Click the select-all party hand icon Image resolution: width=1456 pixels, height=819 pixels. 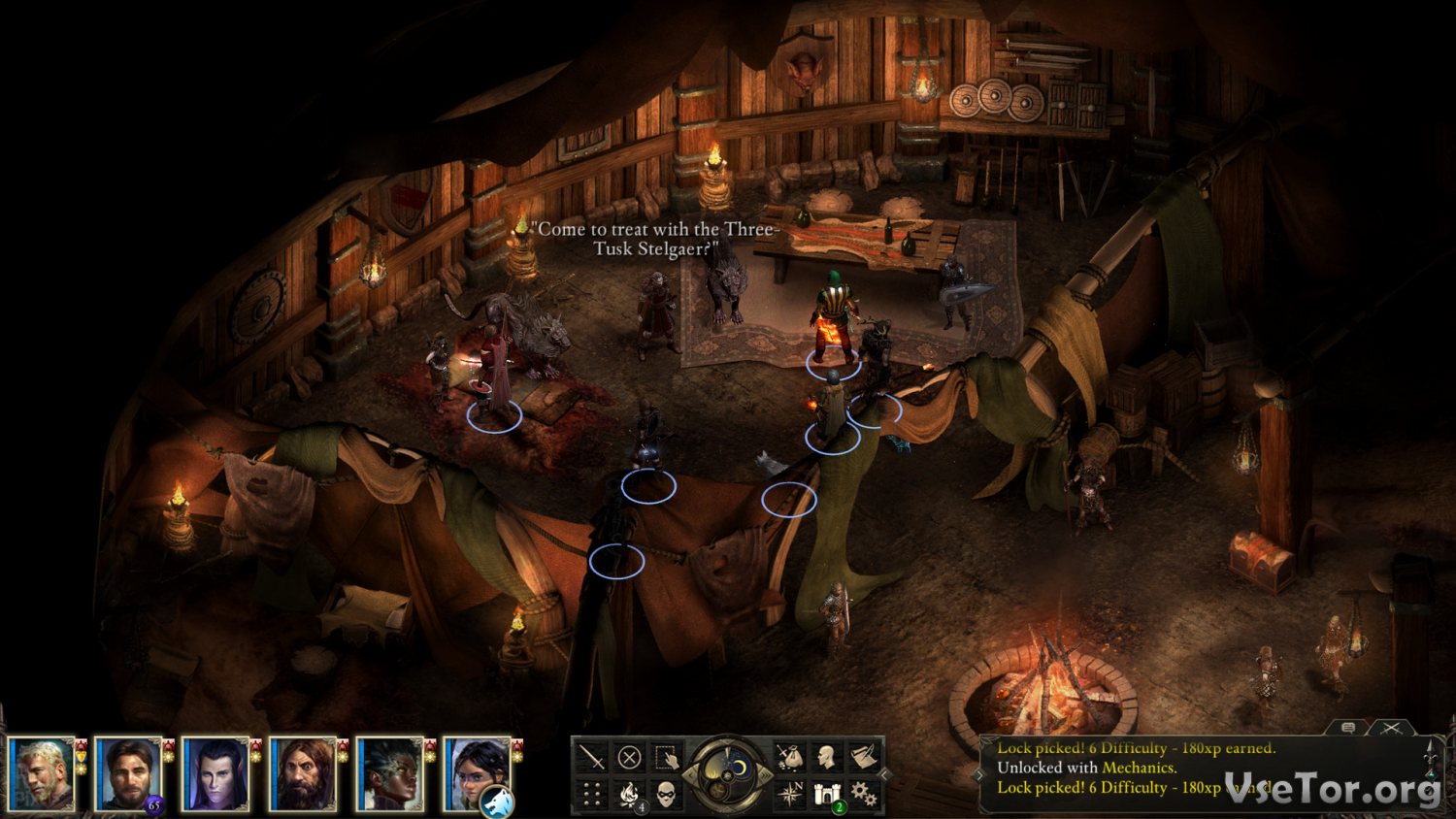tap(667, 757)
